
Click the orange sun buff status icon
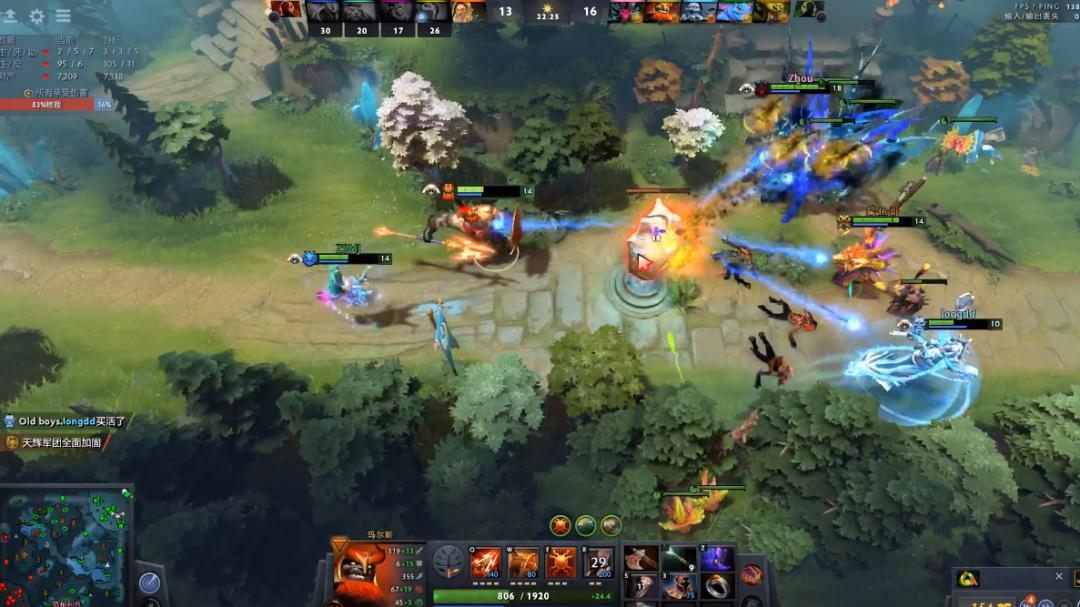coord(560,525)
